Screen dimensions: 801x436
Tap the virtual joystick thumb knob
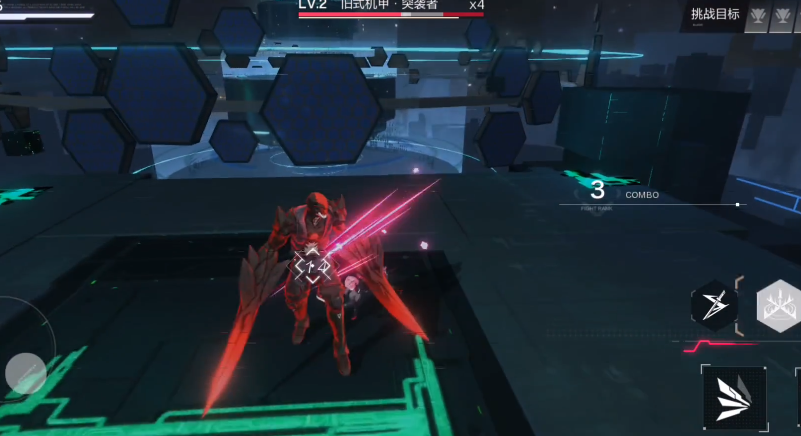[x=25, y=373]
